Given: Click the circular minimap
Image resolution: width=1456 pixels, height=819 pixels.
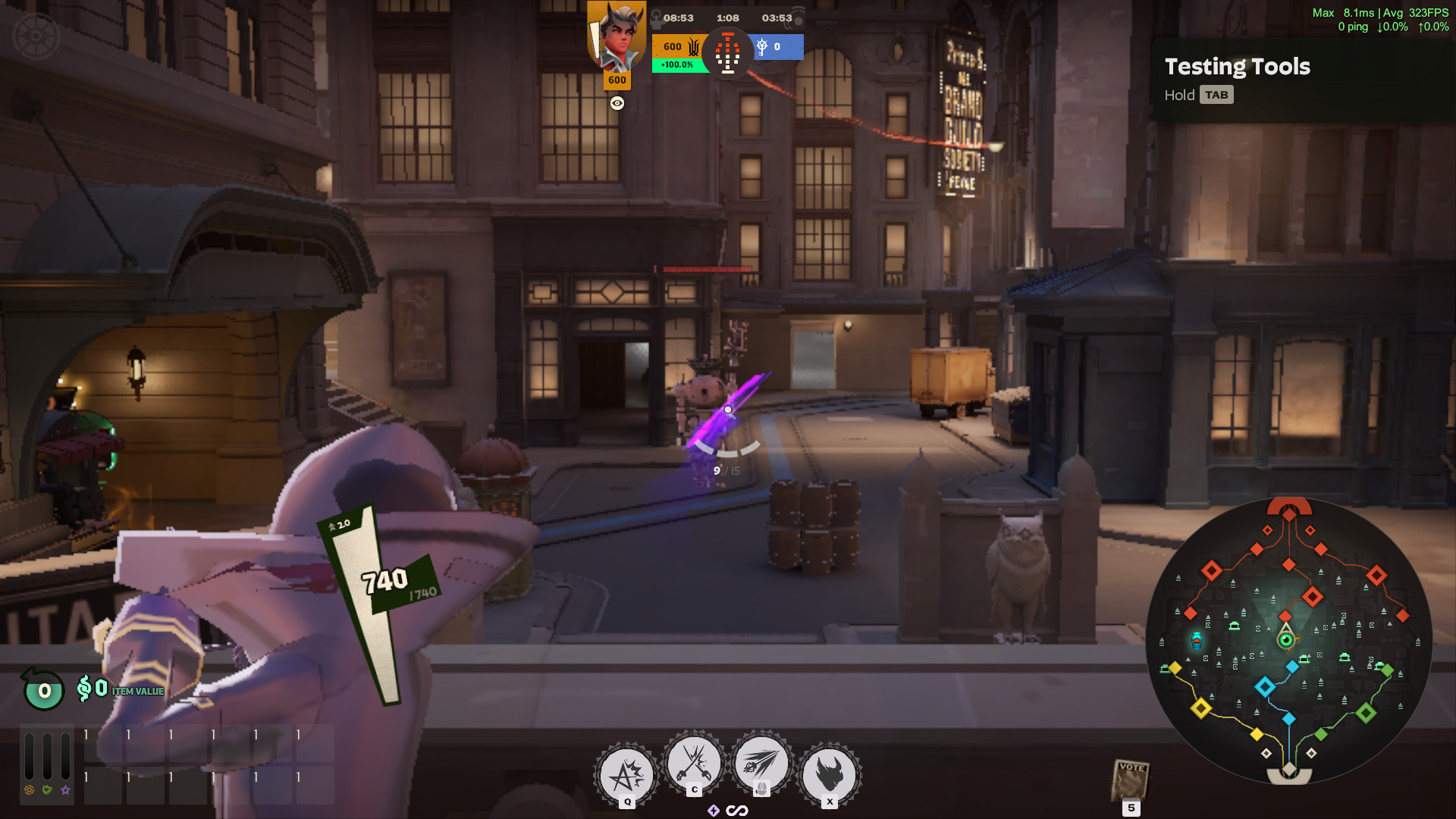Looking at the screenshot, I should 1288,641.
